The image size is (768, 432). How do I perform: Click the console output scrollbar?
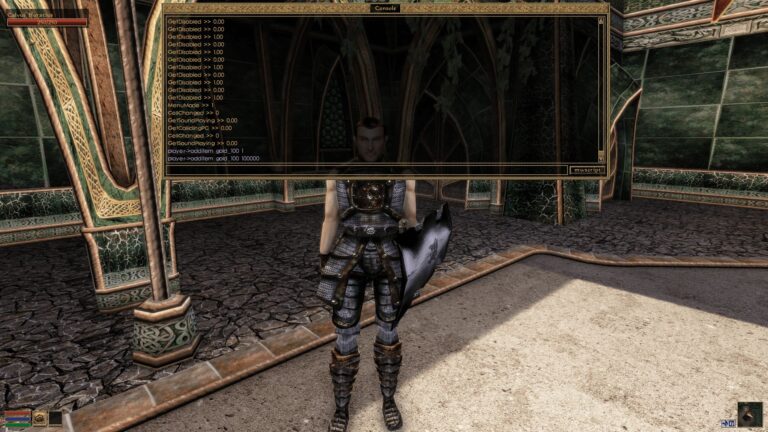(x=601, y=88)
